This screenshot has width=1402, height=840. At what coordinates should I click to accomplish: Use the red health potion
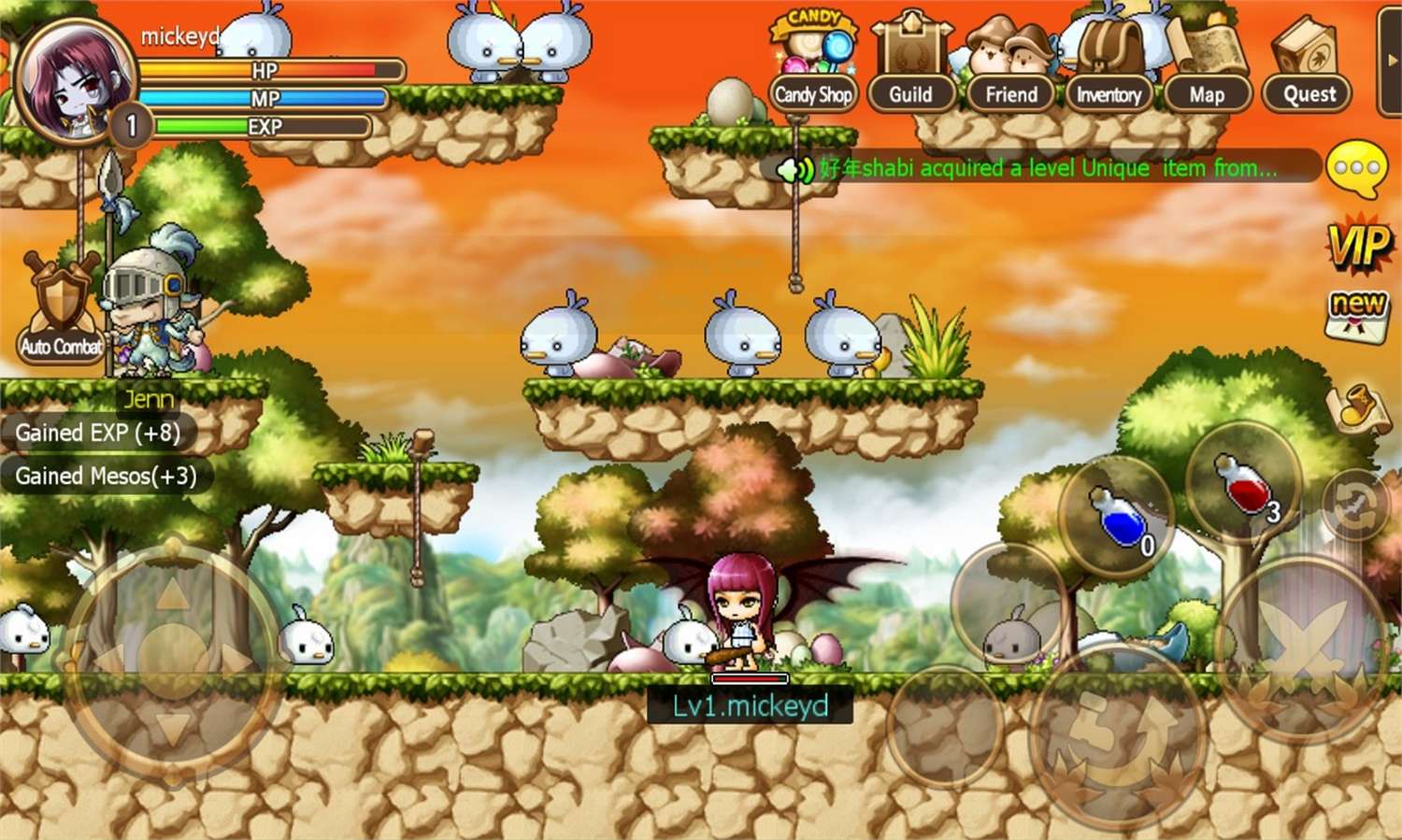click(x=1244, y=481)
